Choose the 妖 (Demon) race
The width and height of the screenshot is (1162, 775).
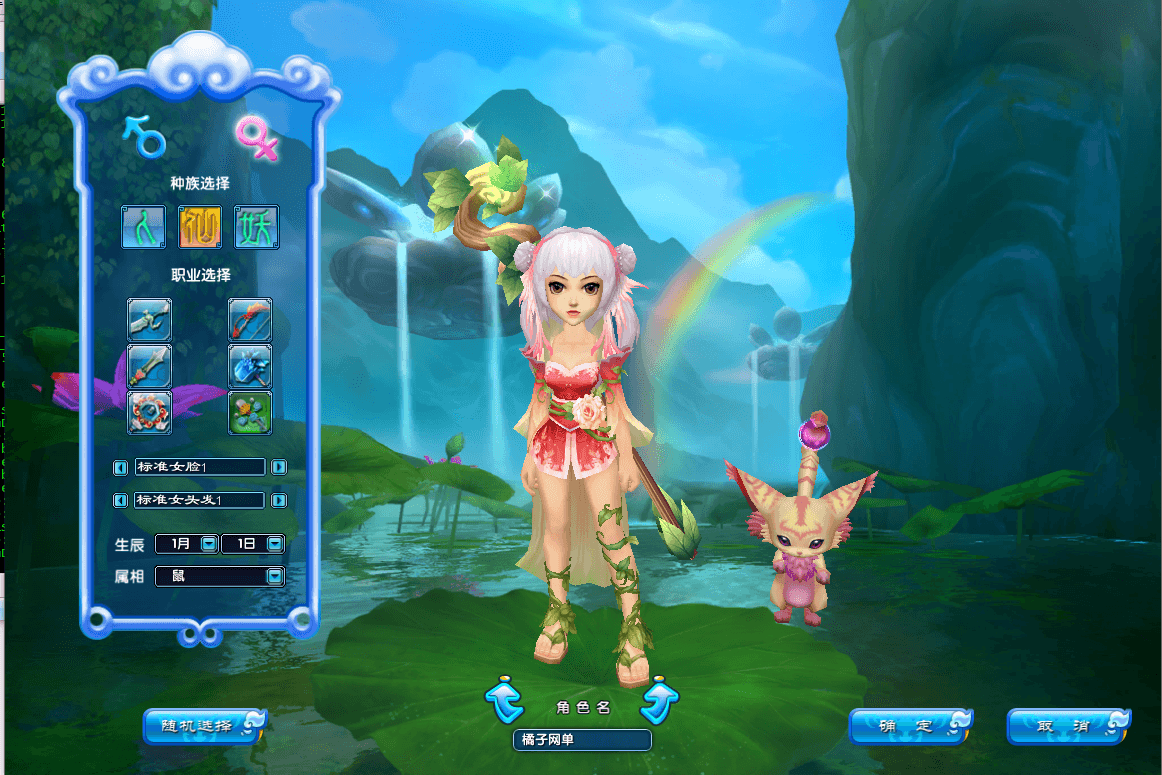coord(256,228)
